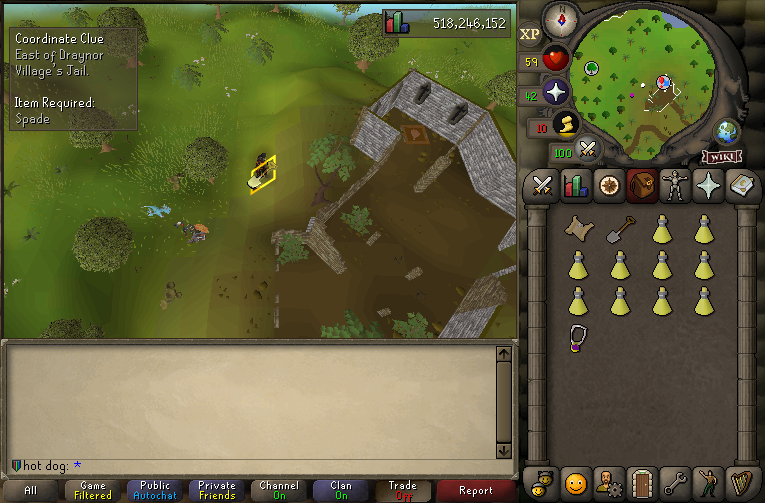Switch to the Skills tab
The height and width of the screenshot is (503, 765).
(x=575, y=187)
